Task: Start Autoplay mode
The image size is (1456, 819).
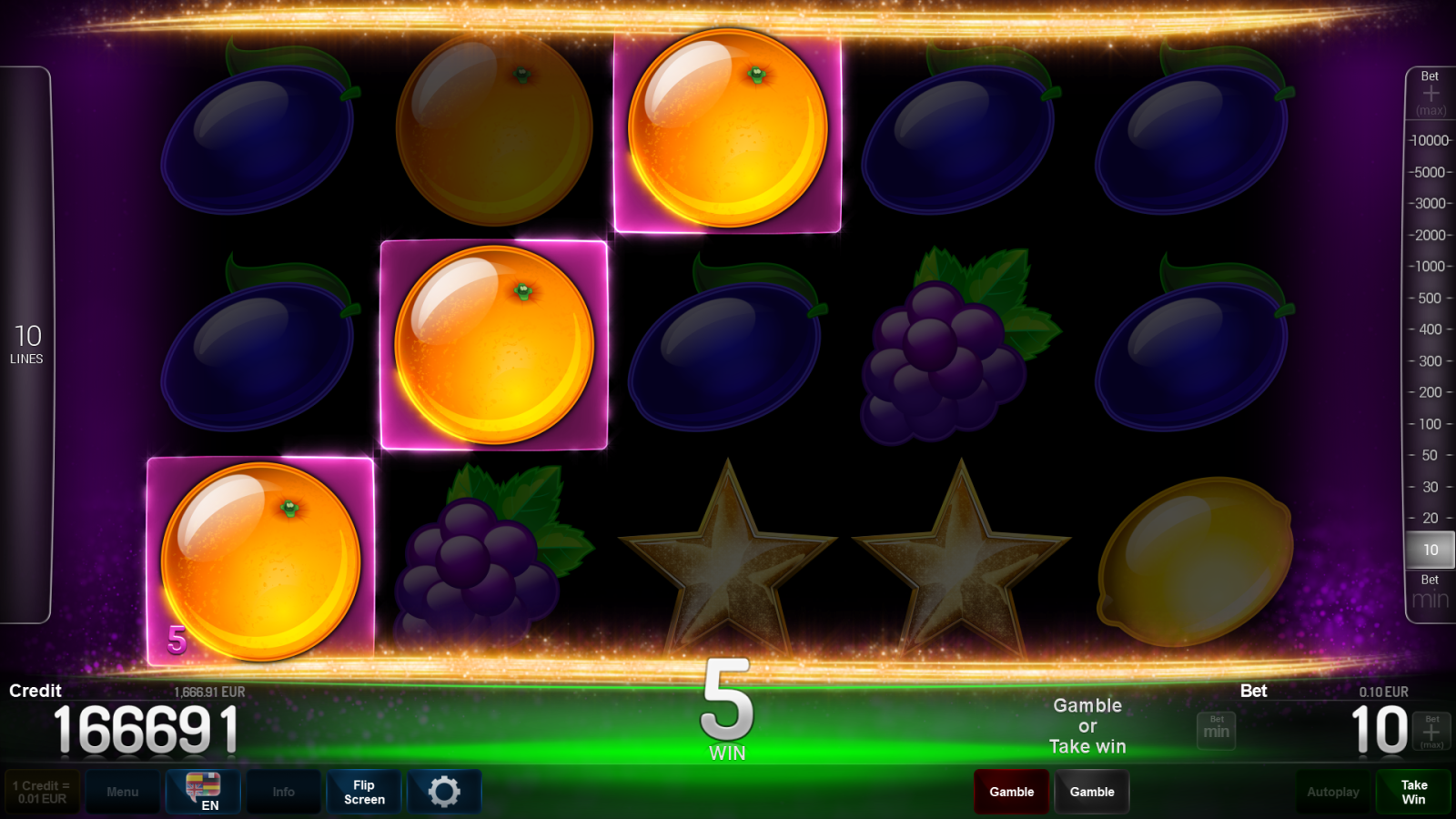Action: (x=1333, y=791)
